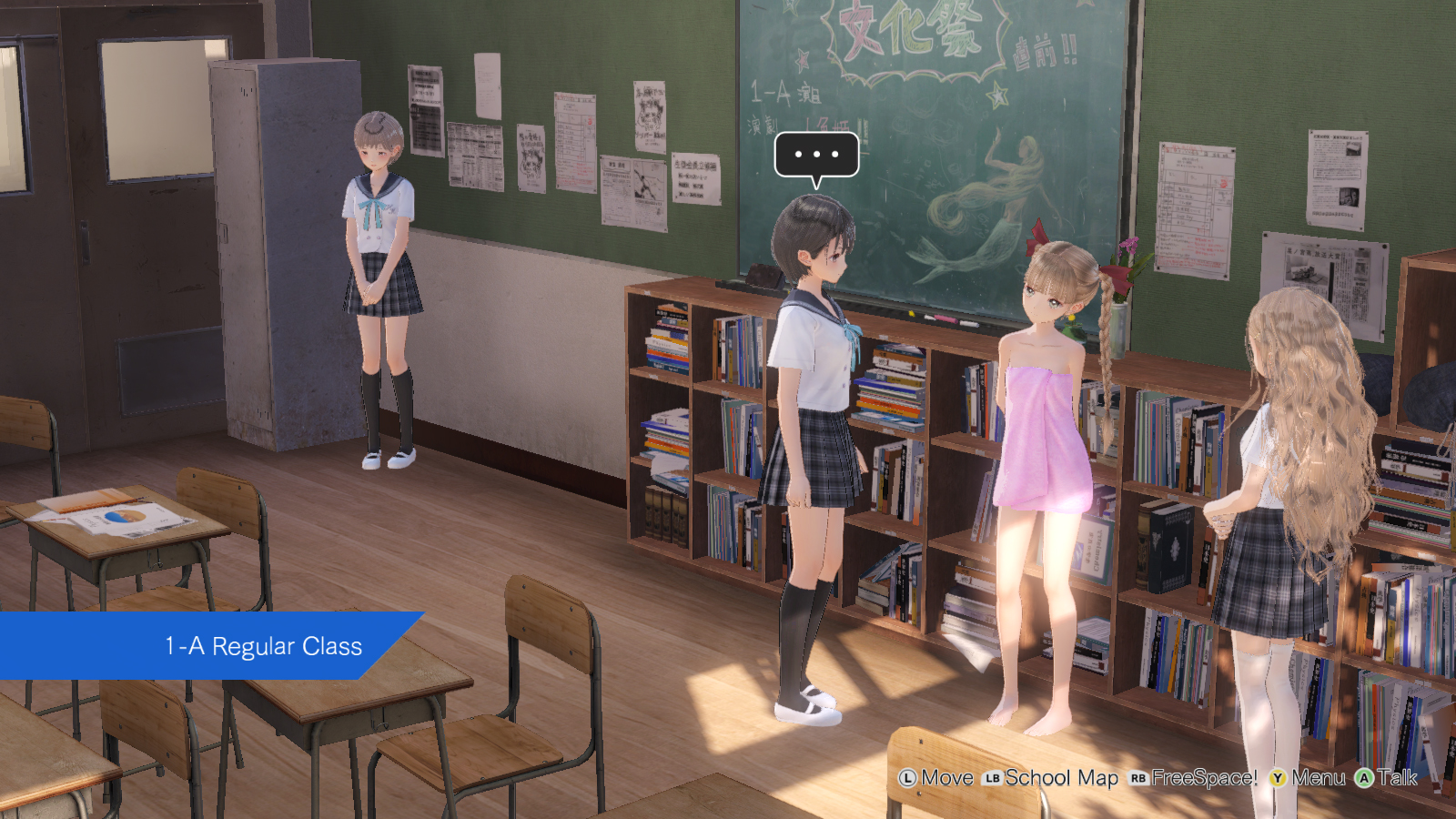This screenshot has height=819, width=1456.
Task: Select the LB School Map button icon
Action: click(994, 779)
